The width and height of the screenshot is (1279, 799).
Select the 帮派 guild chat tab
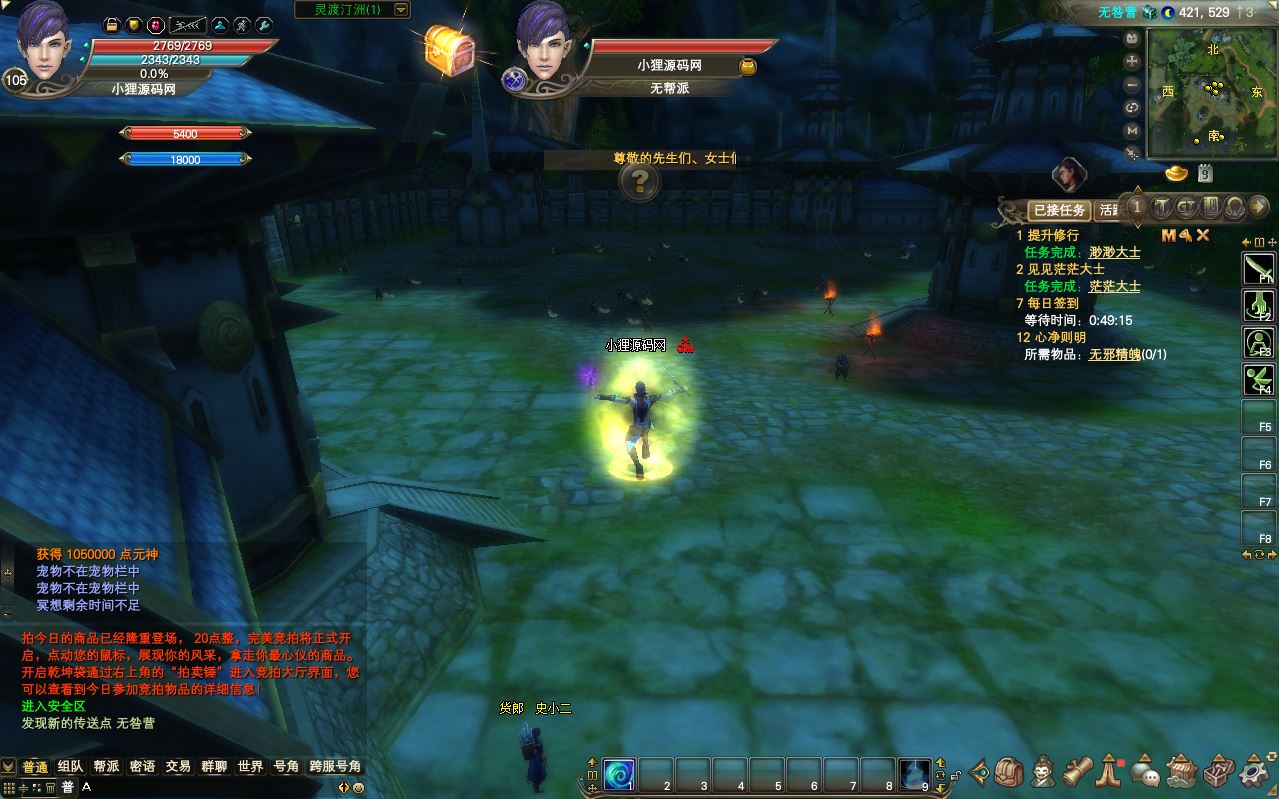pos(106,766)
